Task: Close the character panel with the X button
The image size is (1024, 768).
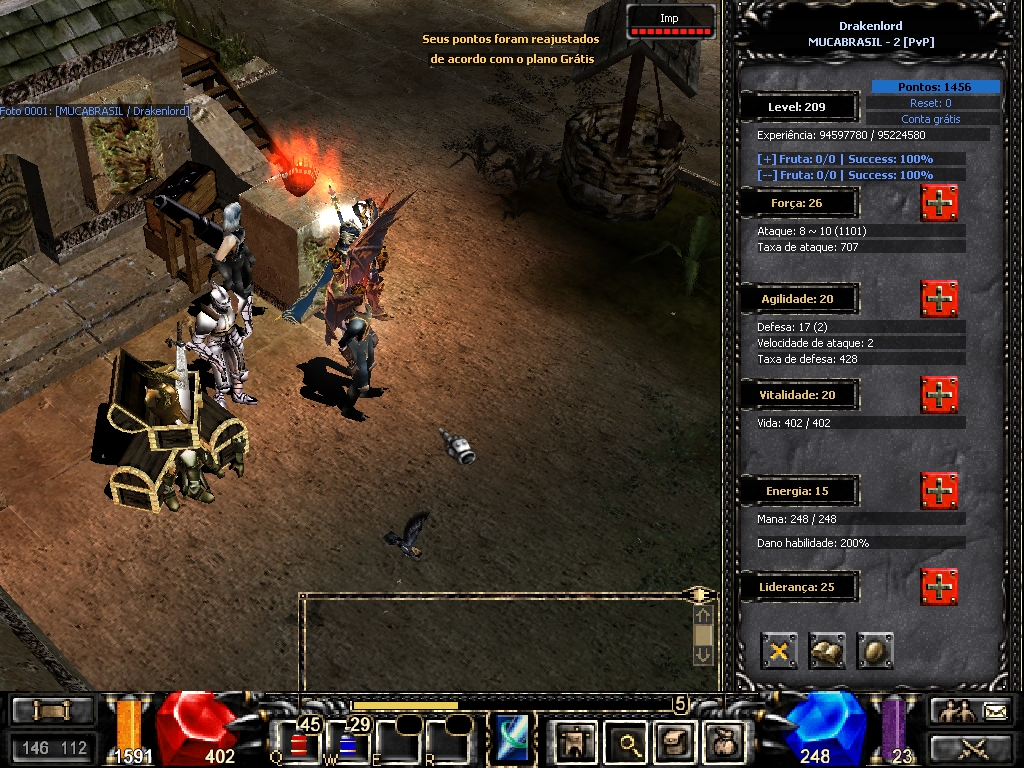Action: point(779,651)
